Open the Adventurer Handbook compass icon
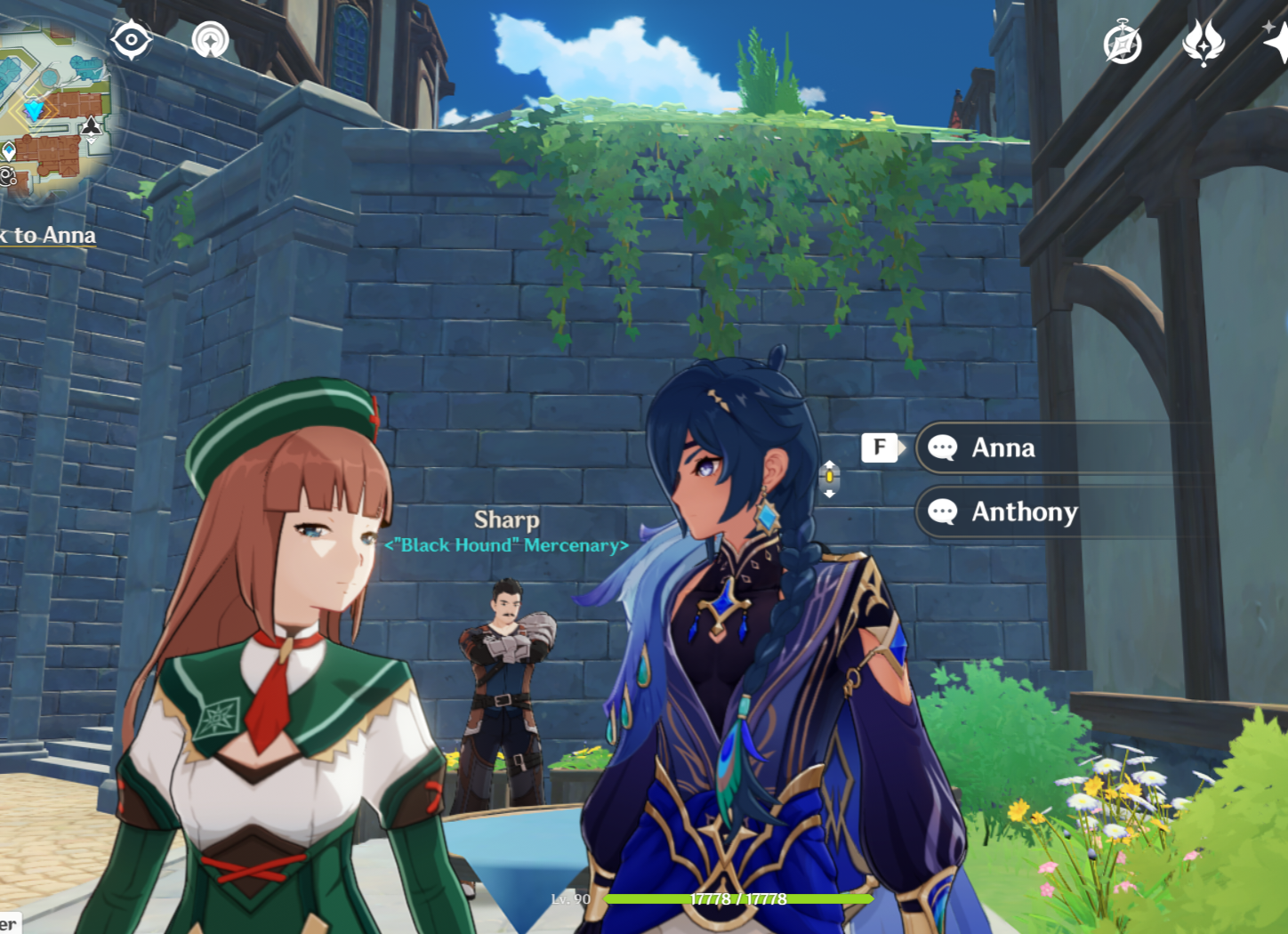 1123,39
